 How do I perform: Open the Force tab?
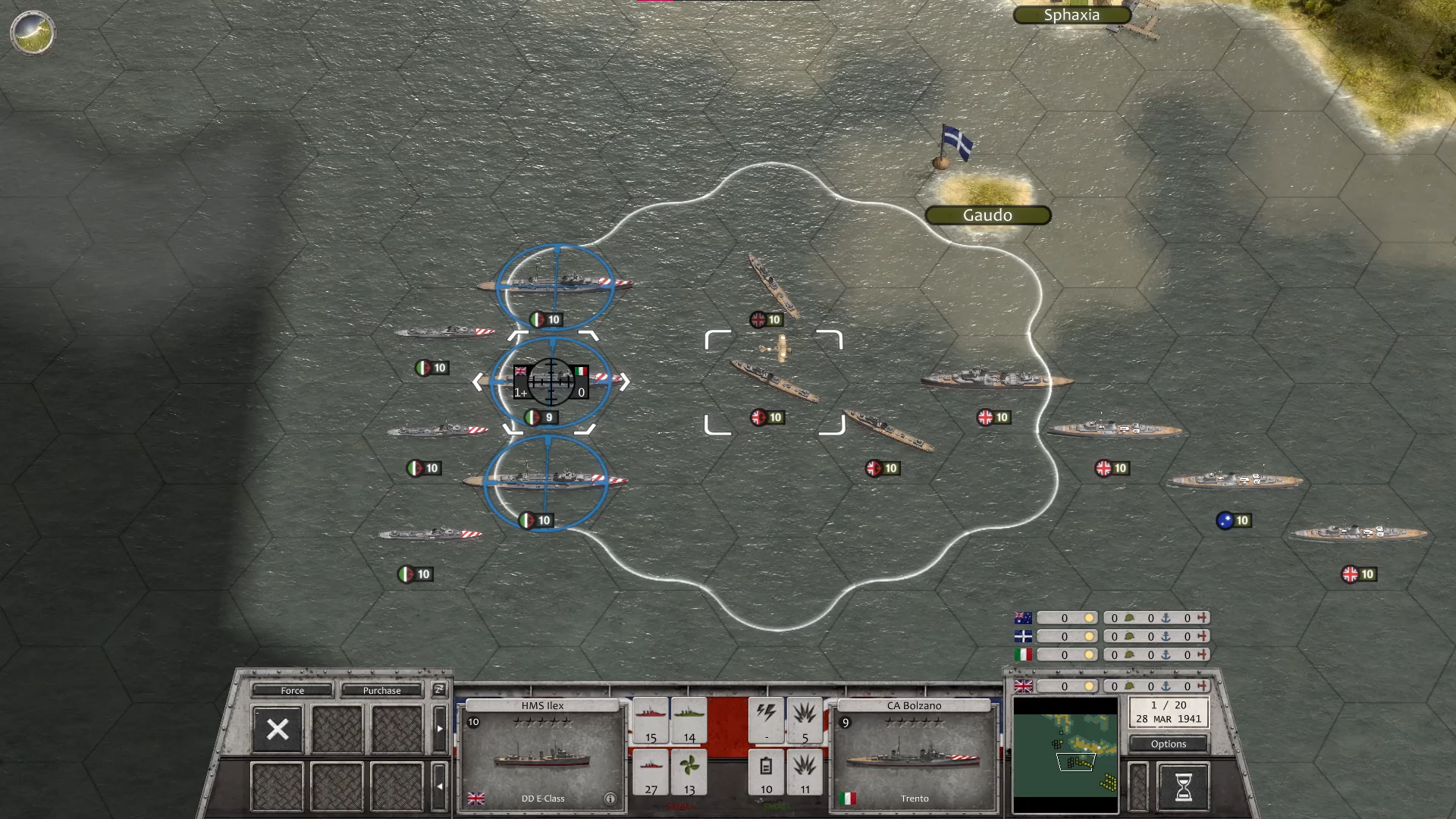pyautogui.click(x=292, y=690)
